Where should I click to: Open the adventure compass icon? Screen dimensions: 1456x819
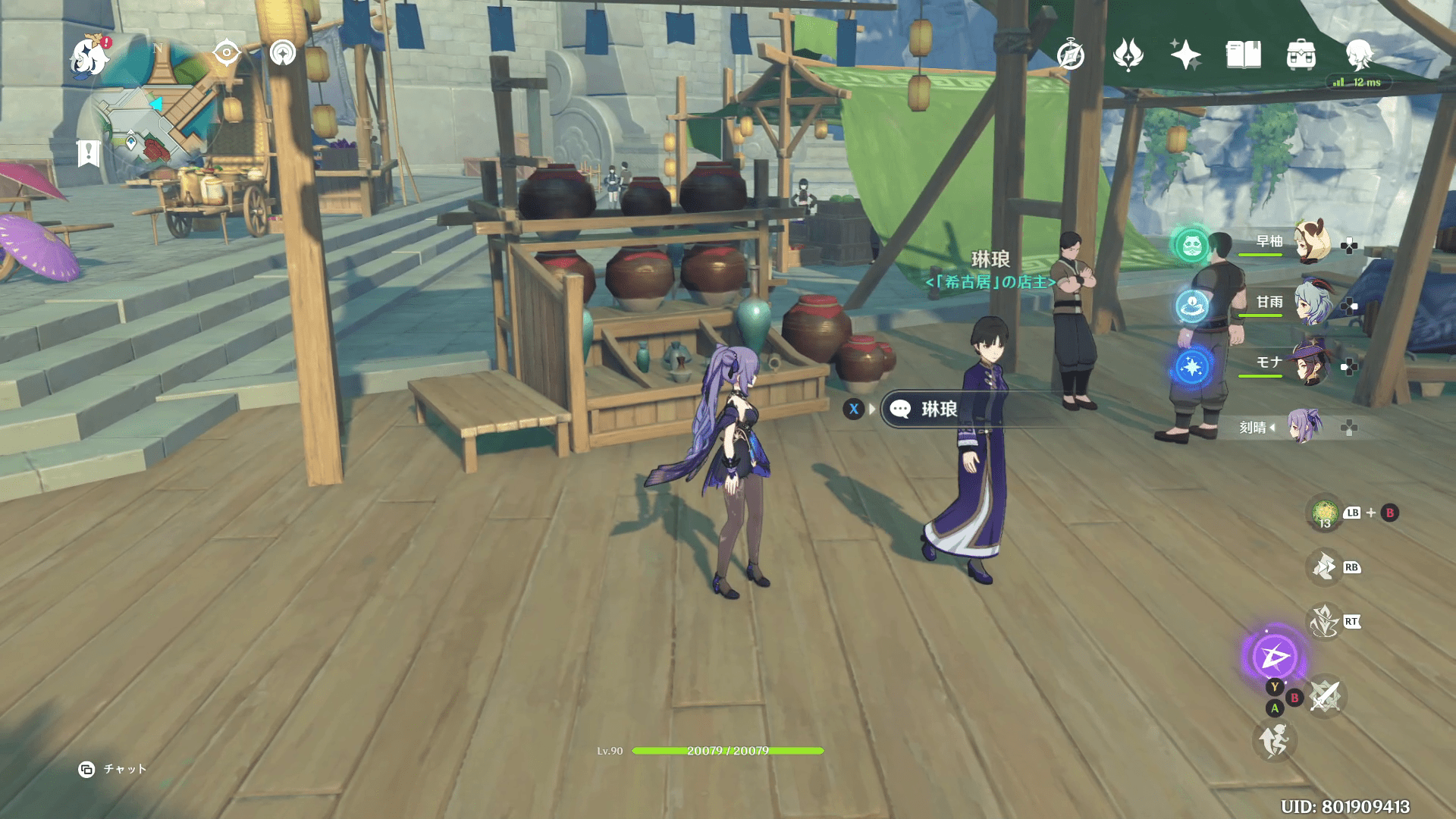click(x=1070, y=55)
